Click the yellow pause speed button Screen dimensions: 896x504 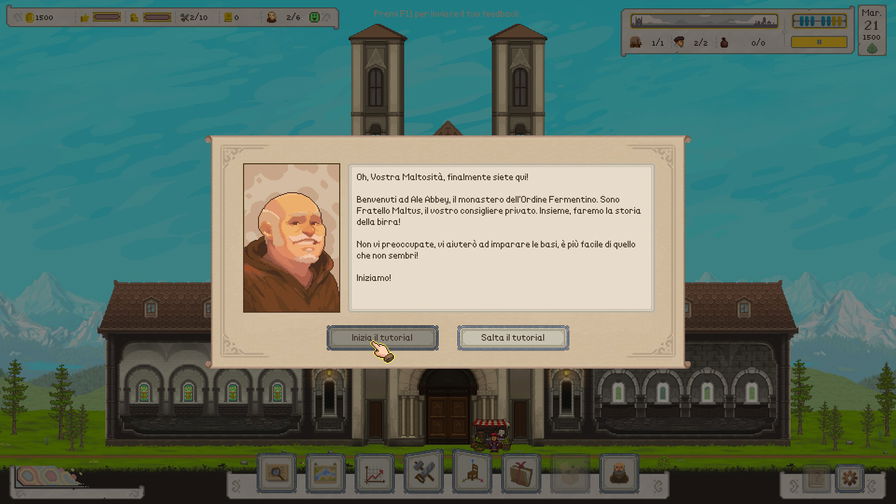(819, 42)
